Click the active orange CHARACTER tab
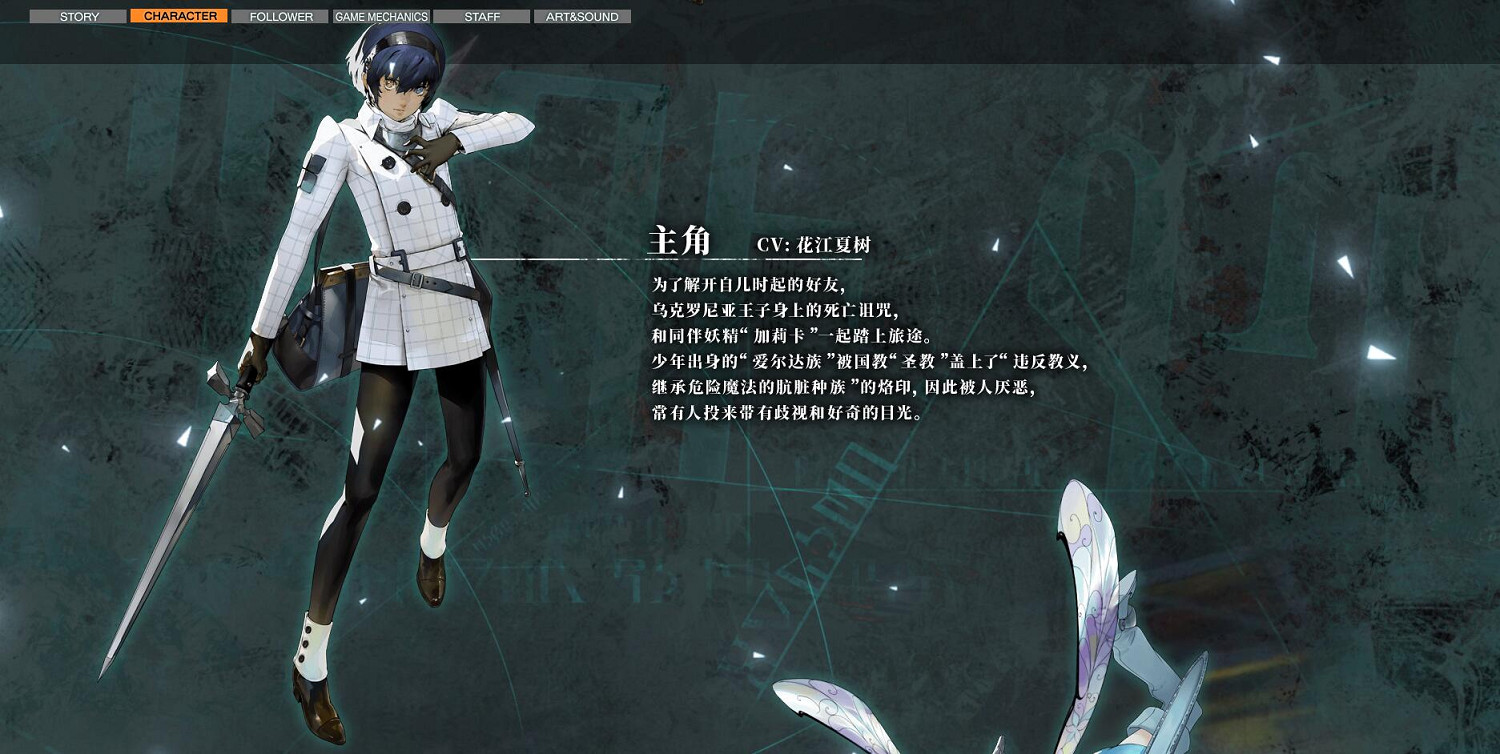 179,16
